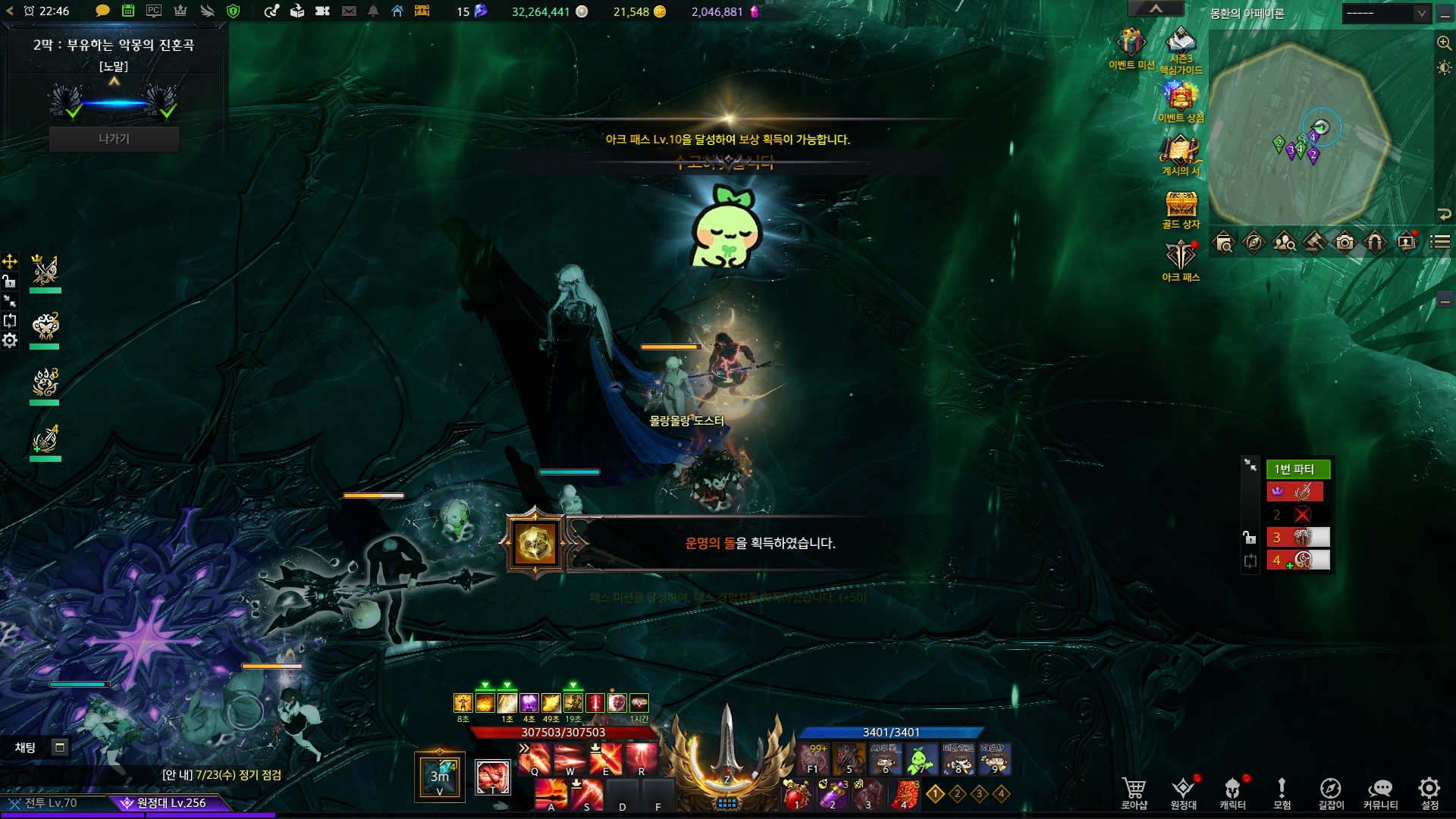Open the 원정대 roster menu
Image resolution: width=1456 pixels, height=819 pixels.
pos(1183,792)
